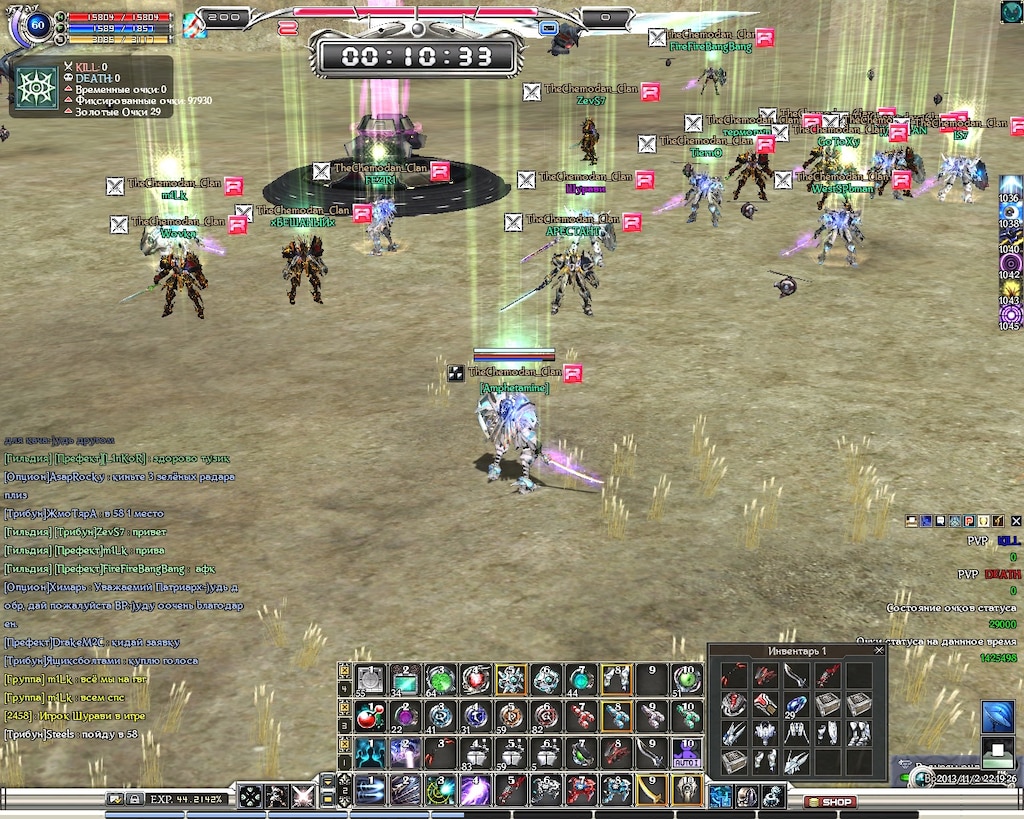Click the red-white buff icon beside health bars
The height and width of the screenshot is (819, 1024).
tap(195, 24)
